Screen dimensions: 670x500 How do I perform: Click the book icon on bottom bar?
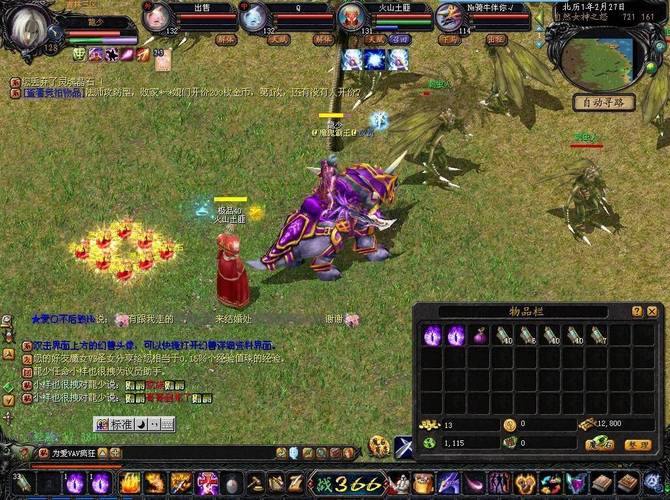coord(603,484)
